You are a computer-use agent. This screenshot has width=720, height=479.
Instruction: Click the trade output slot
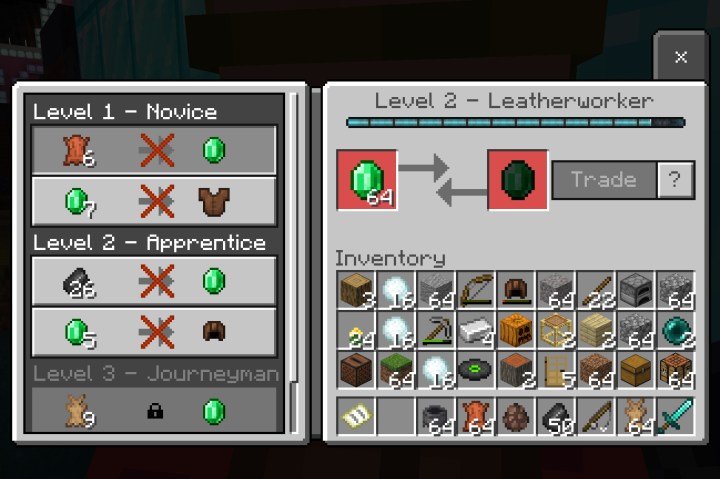[x=517, y=180]
